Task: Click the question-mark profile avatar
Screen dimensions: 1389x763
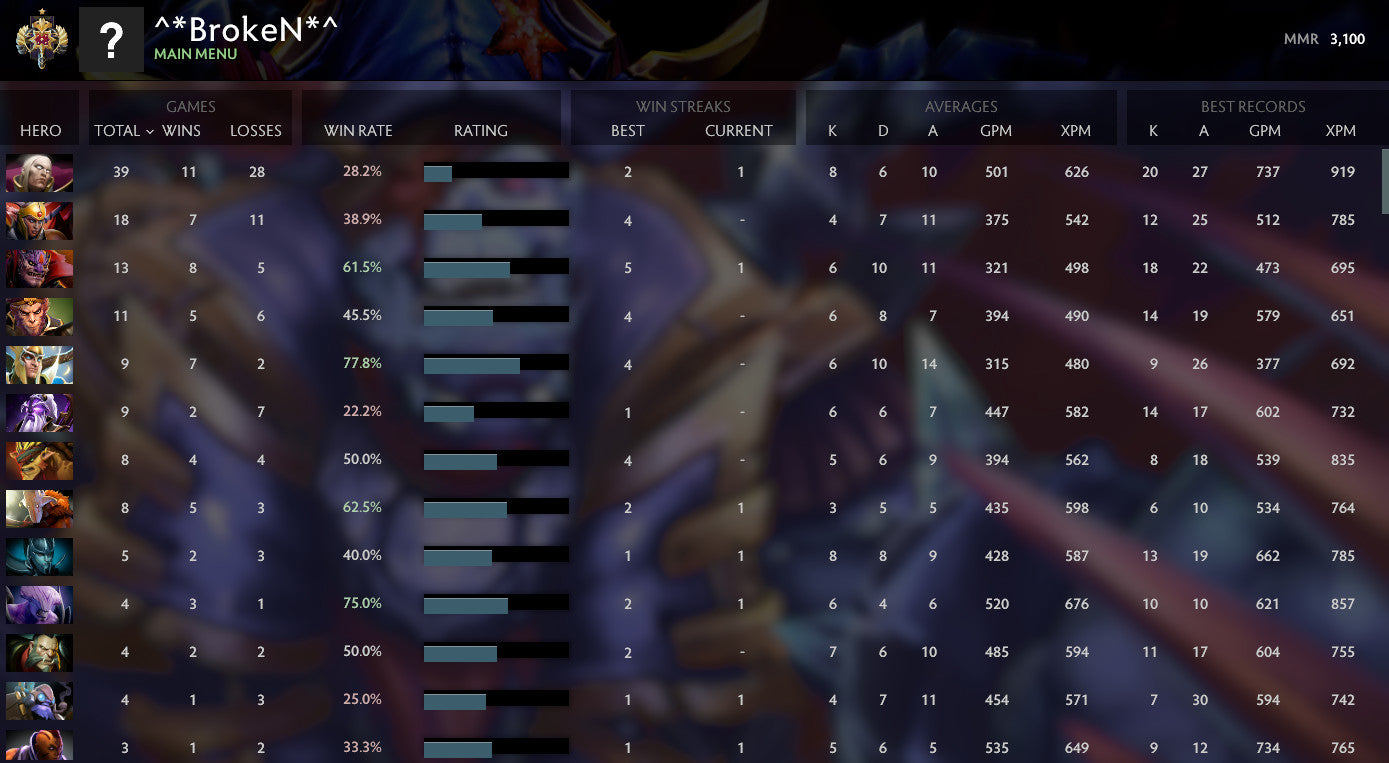Action: 112,40
